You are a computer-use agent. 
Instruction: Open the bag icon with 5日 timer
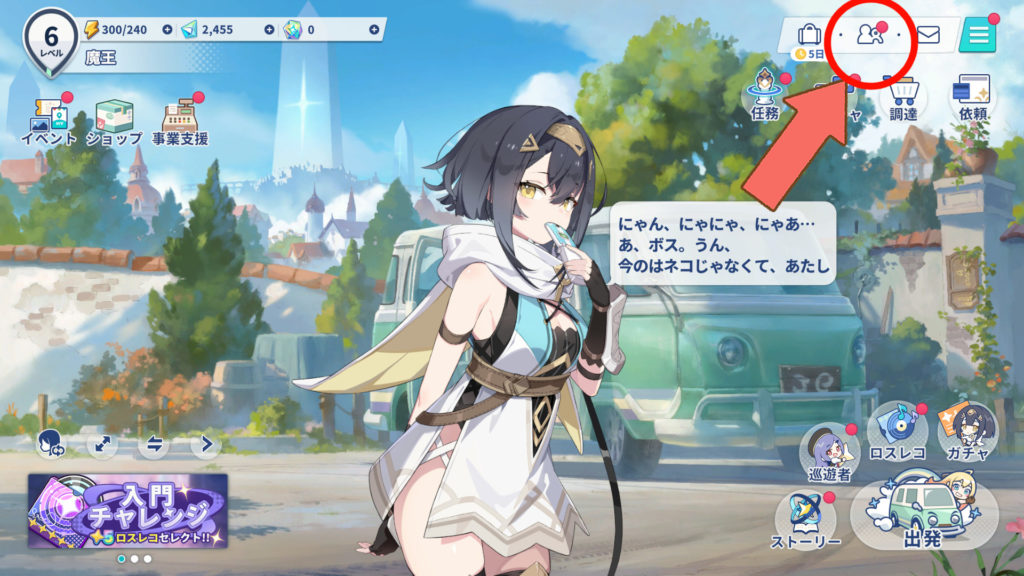pyautogui.click(x=809, y=36)
